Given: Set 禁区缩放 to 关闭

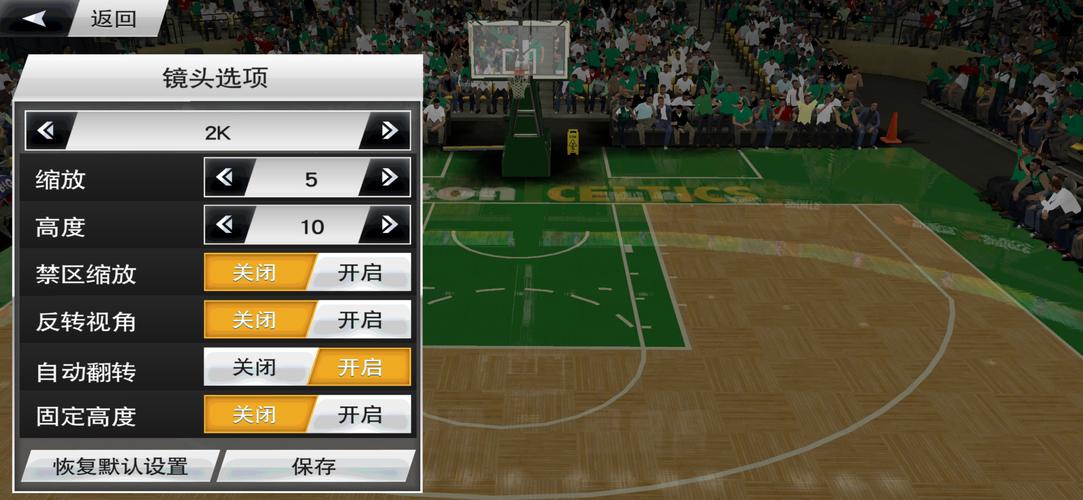Looking at the screenshot, I should pyautogui.click(x=255, y=272).
